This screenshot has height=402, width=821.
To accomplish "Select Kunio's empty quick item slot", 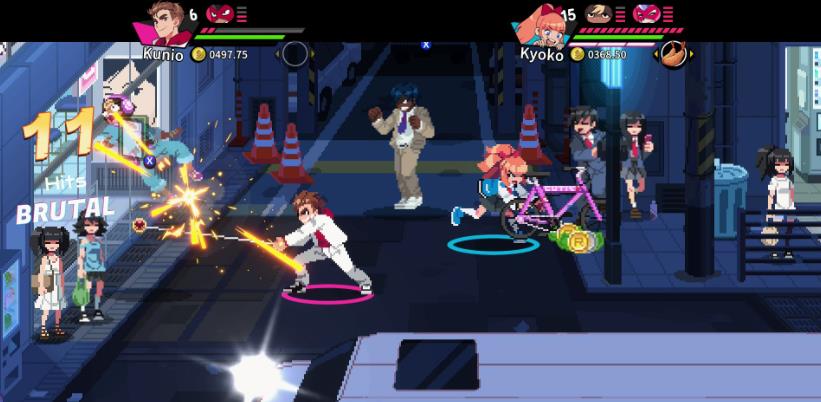I will coord(295,53).
